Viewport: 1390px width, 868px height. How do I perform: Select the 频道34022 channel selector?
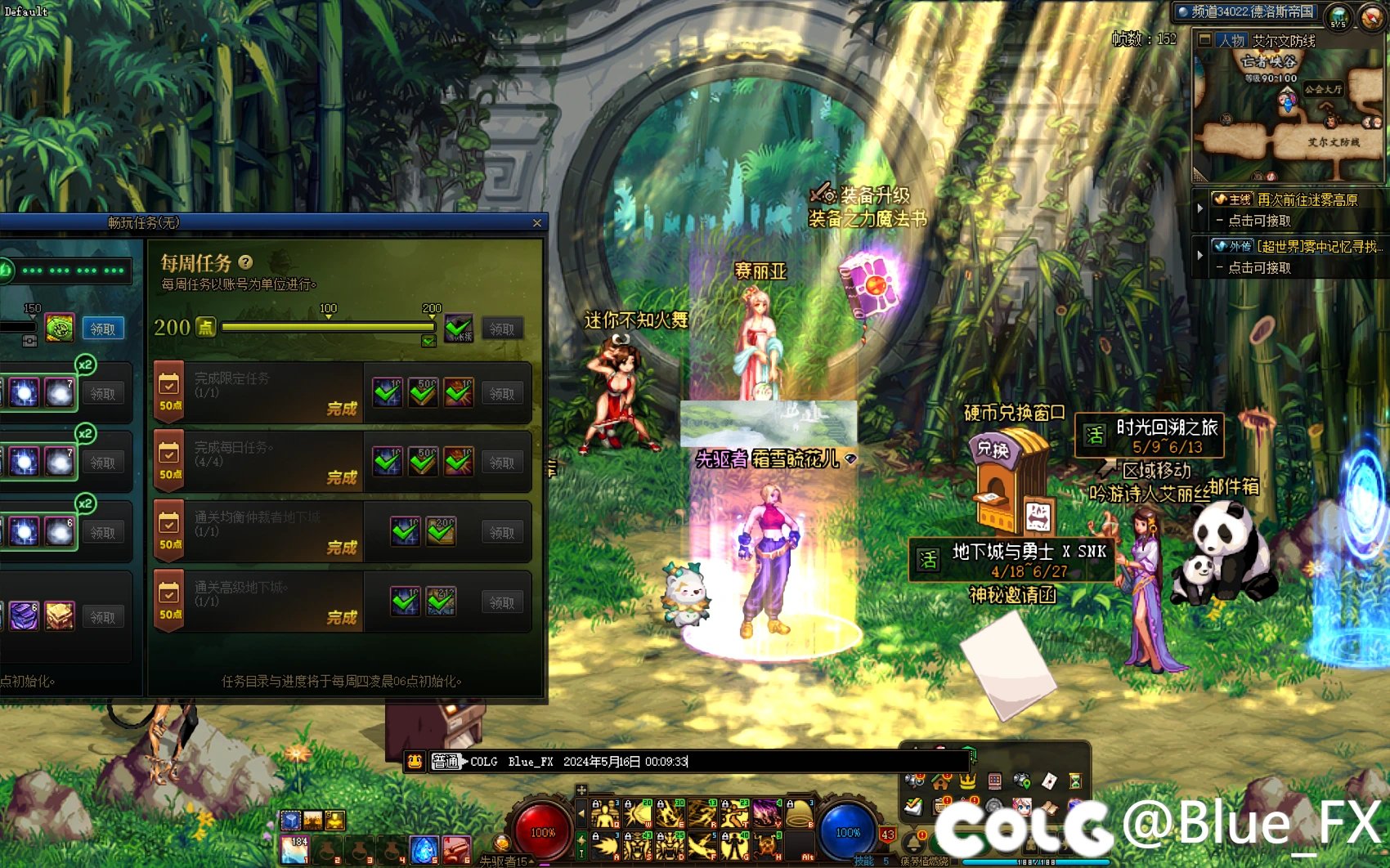point(1245,11)
